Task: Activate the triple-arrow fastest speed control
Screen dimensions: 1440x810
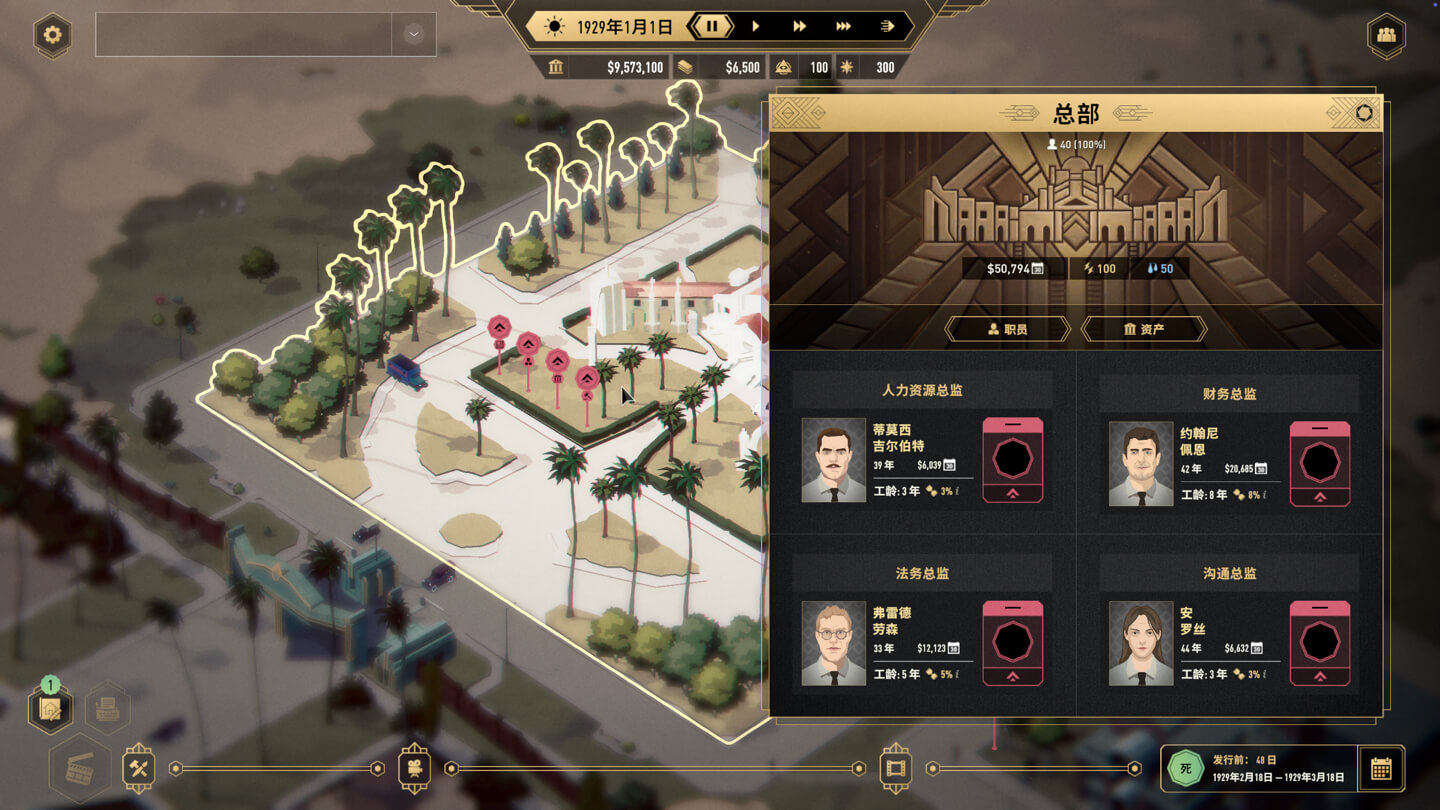Action: pyautogui.click(x=843, y=27)
